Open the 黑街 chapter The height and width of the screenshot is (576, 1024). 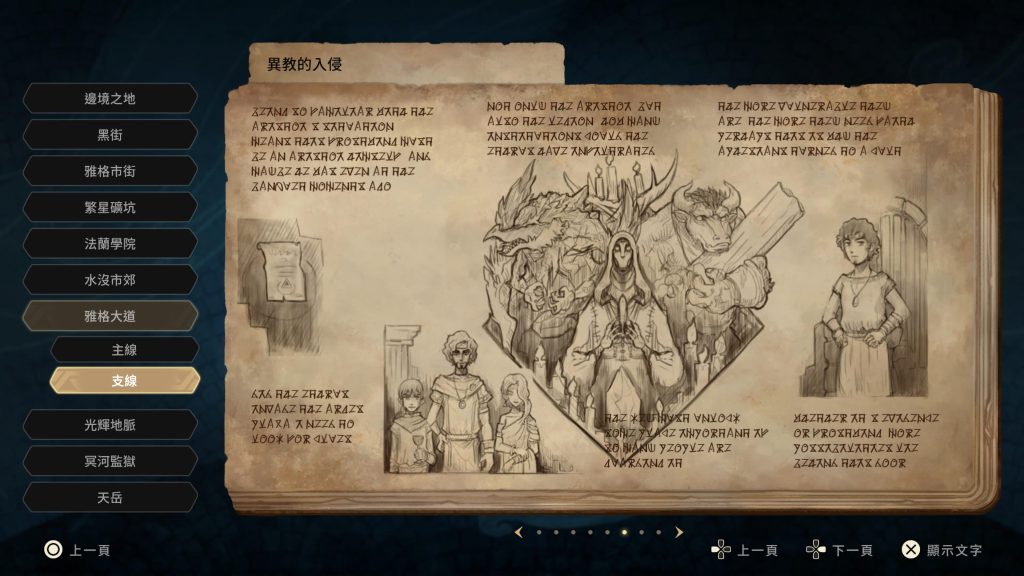[110, 134]
